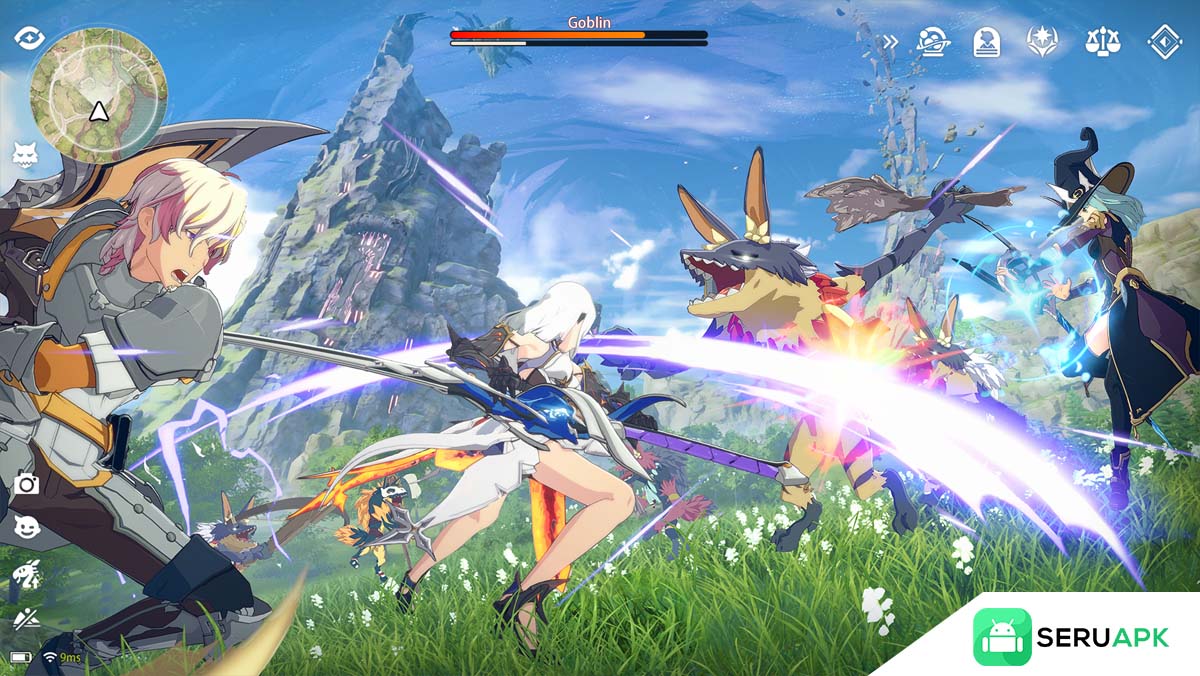Open the diamond-shaped menu icon
The width and height of the screenshot is (1200, 676).
[x=1164, y=42]
